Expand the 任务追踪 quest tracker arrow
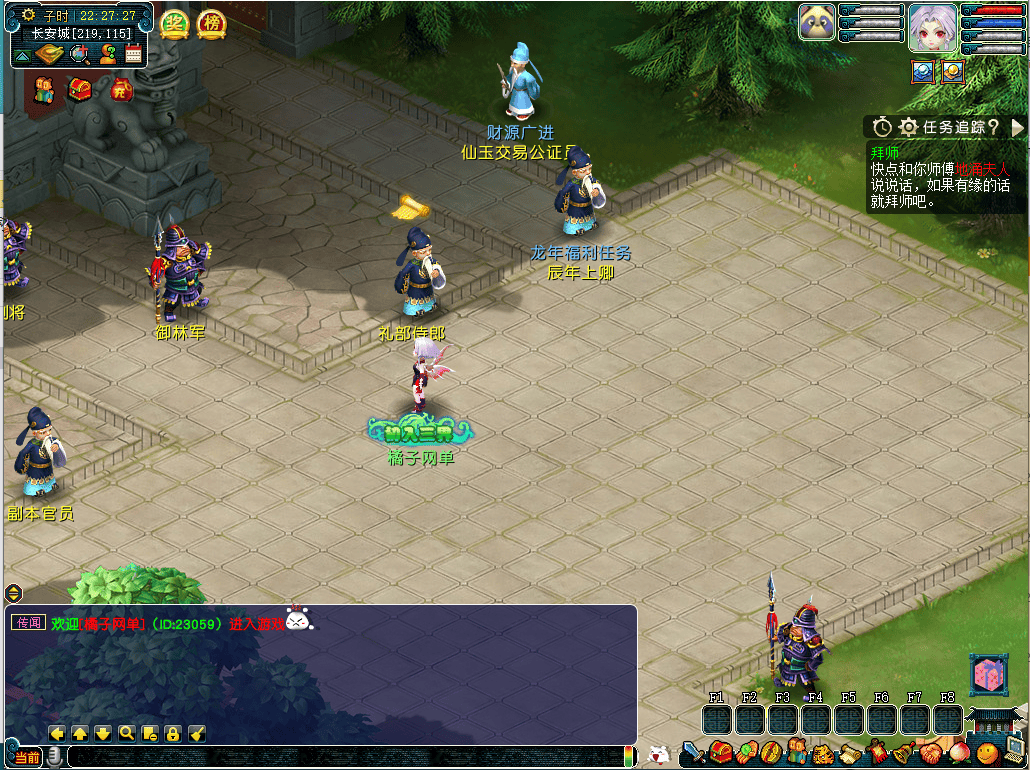This screenshot has width=1030, height=770. [x=1018, y=127]
